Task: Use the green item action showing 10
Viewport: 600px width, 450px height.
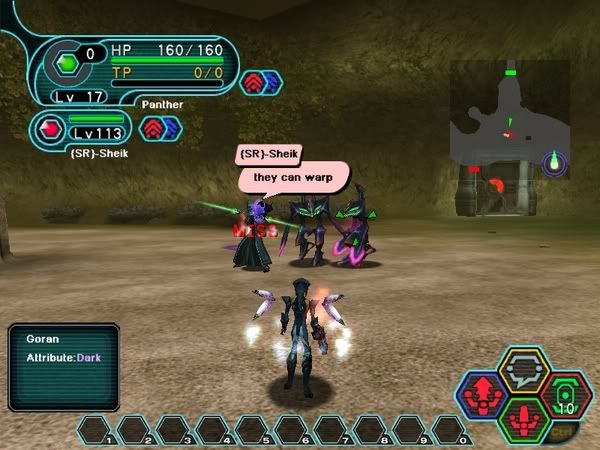Action: [564, 394]
